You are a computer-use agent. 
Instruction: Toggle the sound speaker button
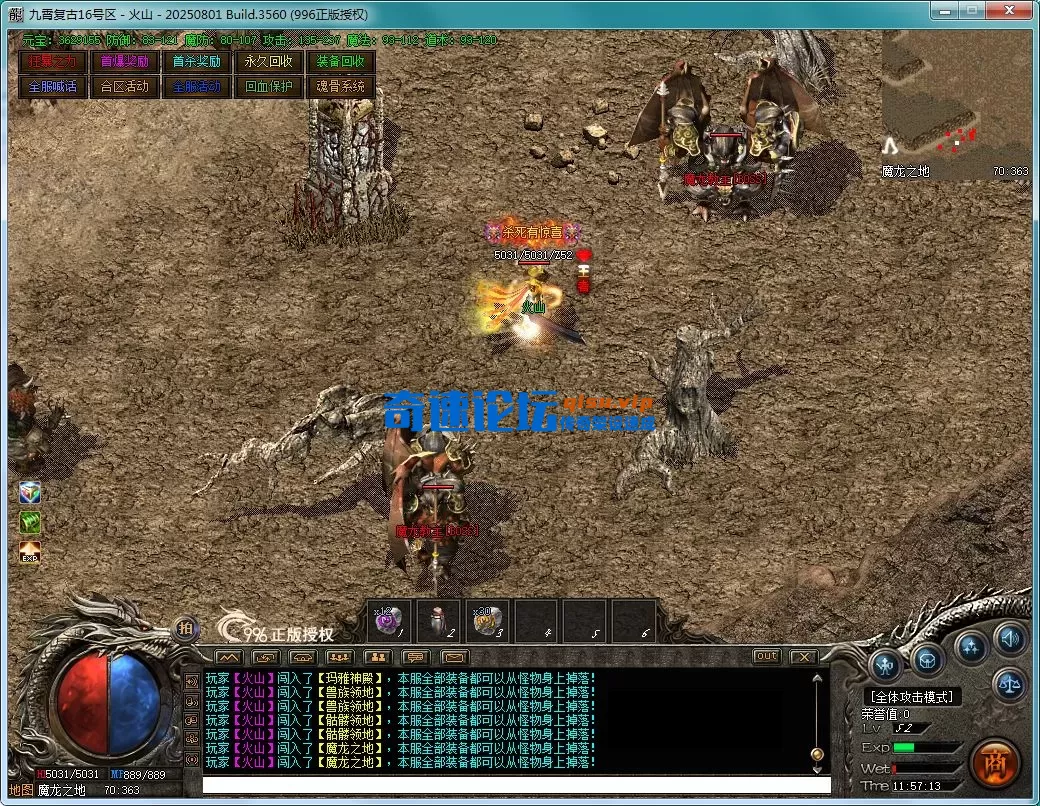coord(1009,637)
